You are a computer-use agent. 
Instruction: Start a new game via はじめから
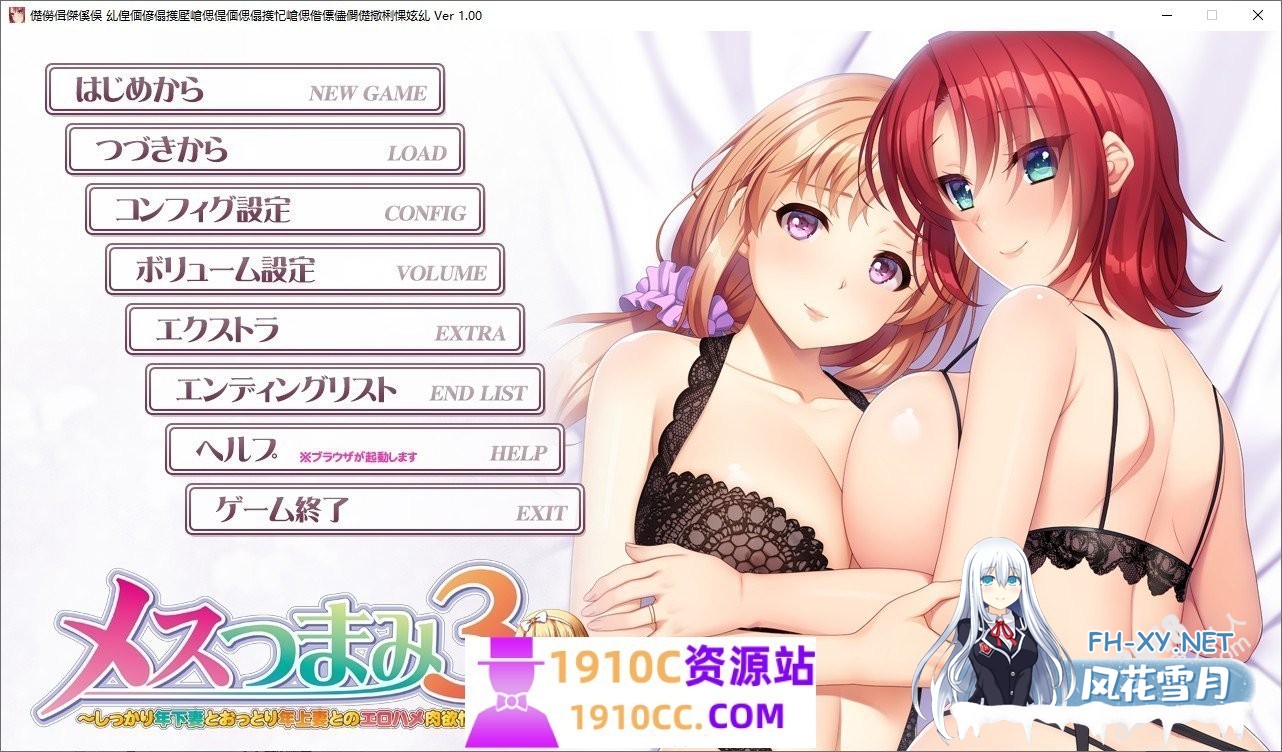245,89
